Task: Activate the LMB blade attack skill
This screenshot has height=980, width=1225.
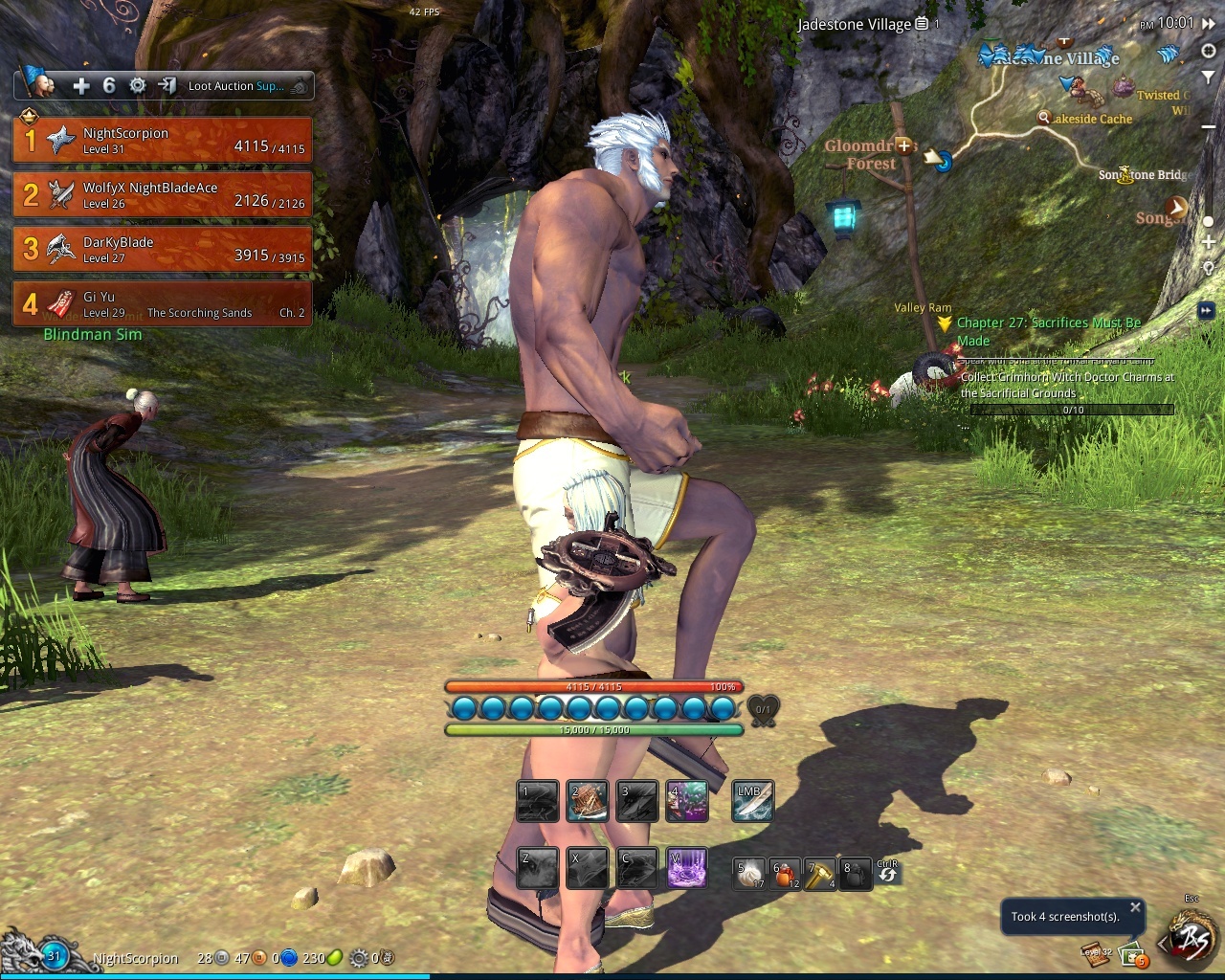Action: [752, 802]
